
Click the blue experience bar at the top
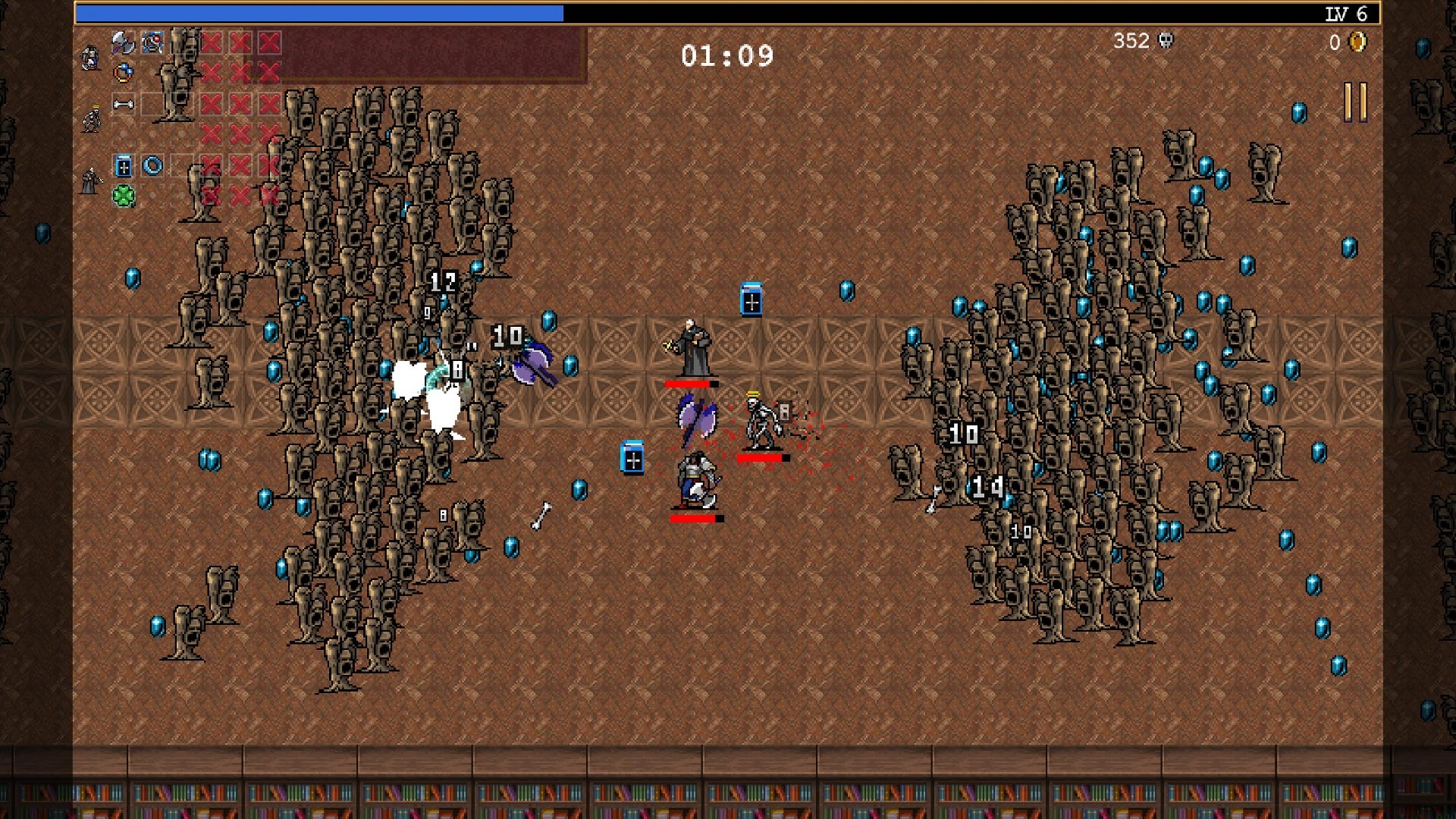coord(318,11)
